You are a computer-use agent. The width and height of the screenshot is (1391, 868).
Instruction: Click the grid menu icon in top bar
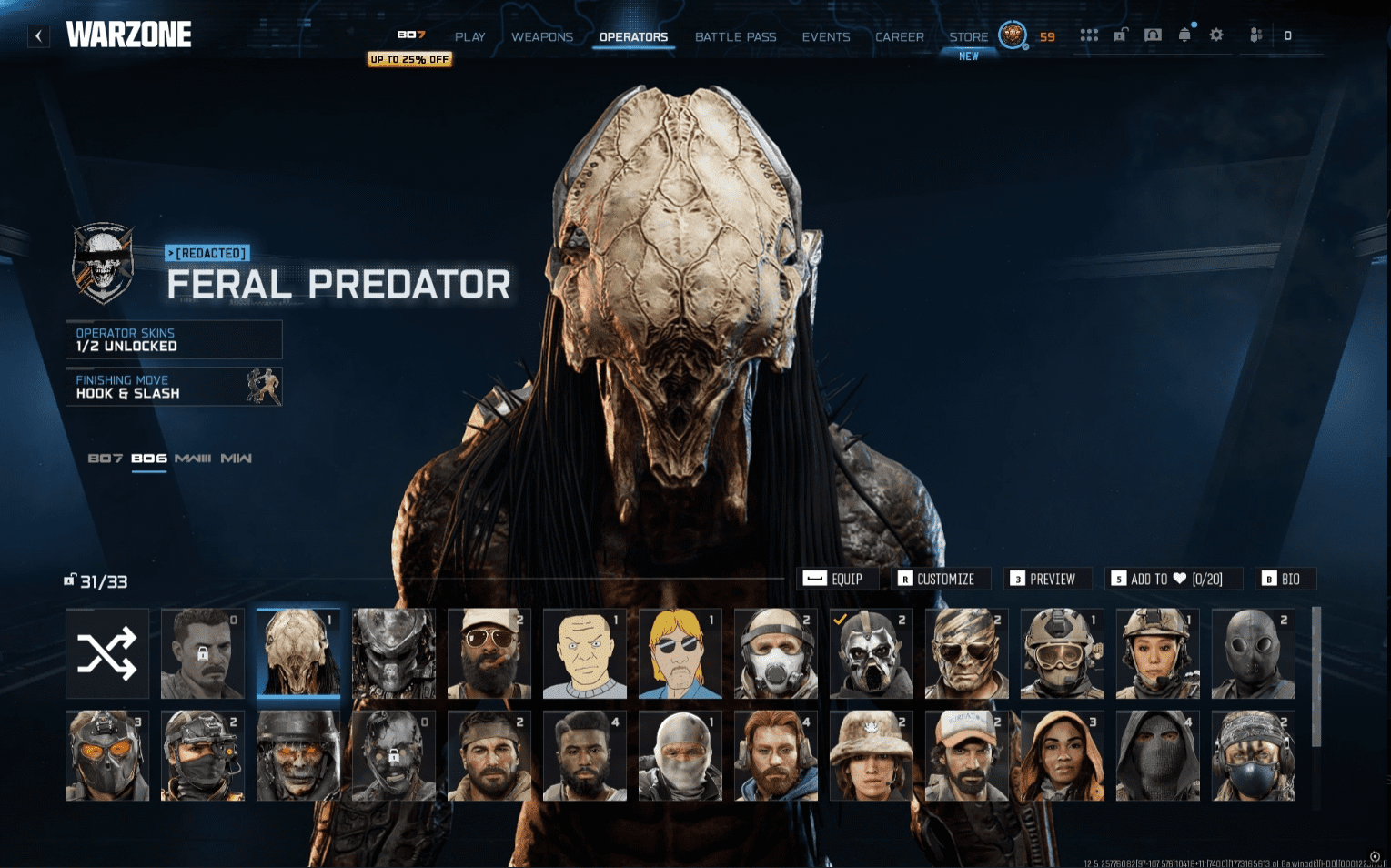pyautogui.click(x=1089, y=35)
